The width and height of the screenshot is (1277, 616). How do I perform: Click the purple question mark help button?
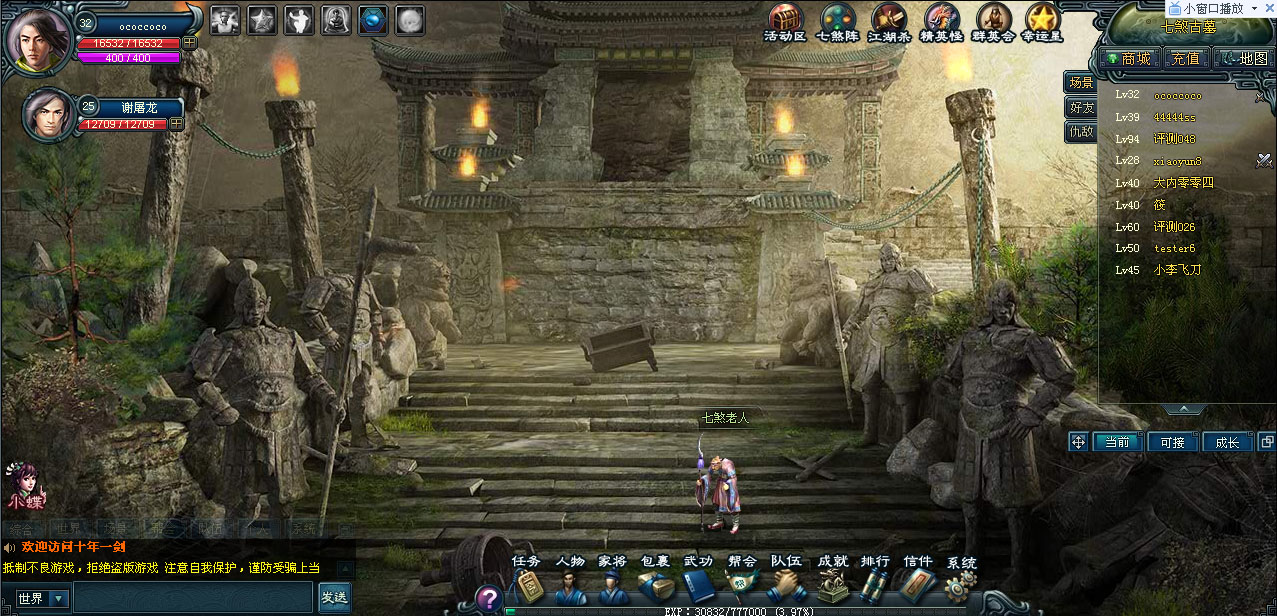487,598
